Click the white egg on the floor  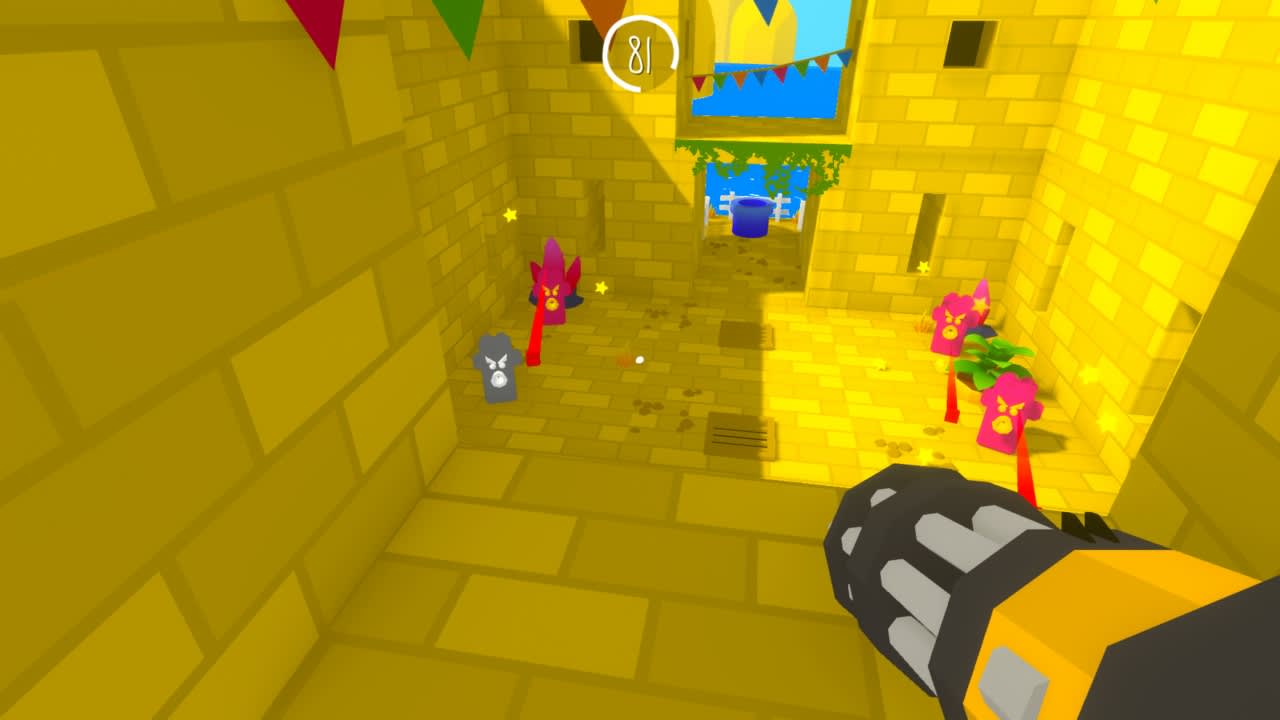[x=640, y=360]
